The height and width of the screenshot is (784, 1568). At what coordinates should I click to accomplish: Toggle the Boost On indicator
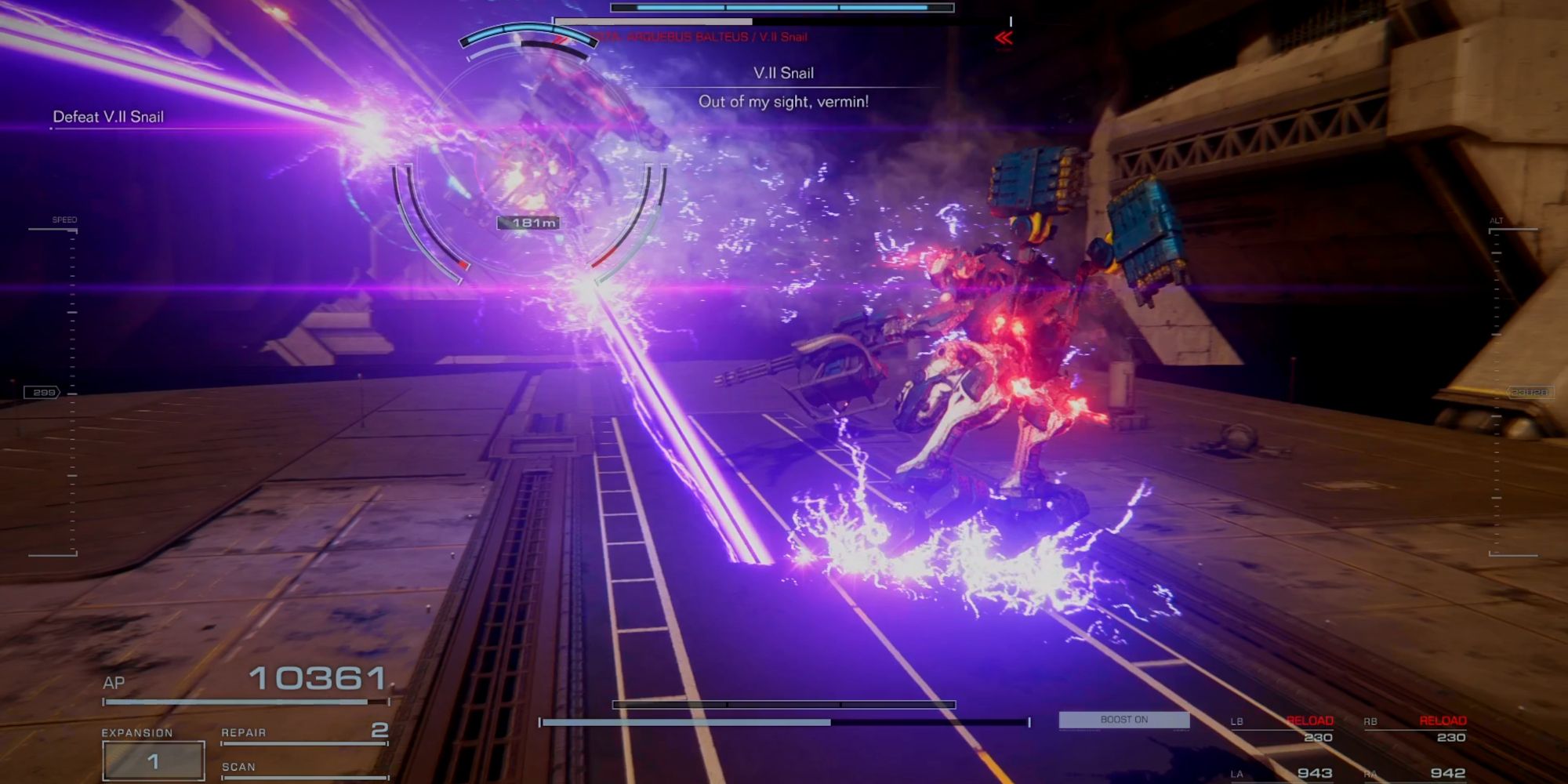[x=1123, y=720]
